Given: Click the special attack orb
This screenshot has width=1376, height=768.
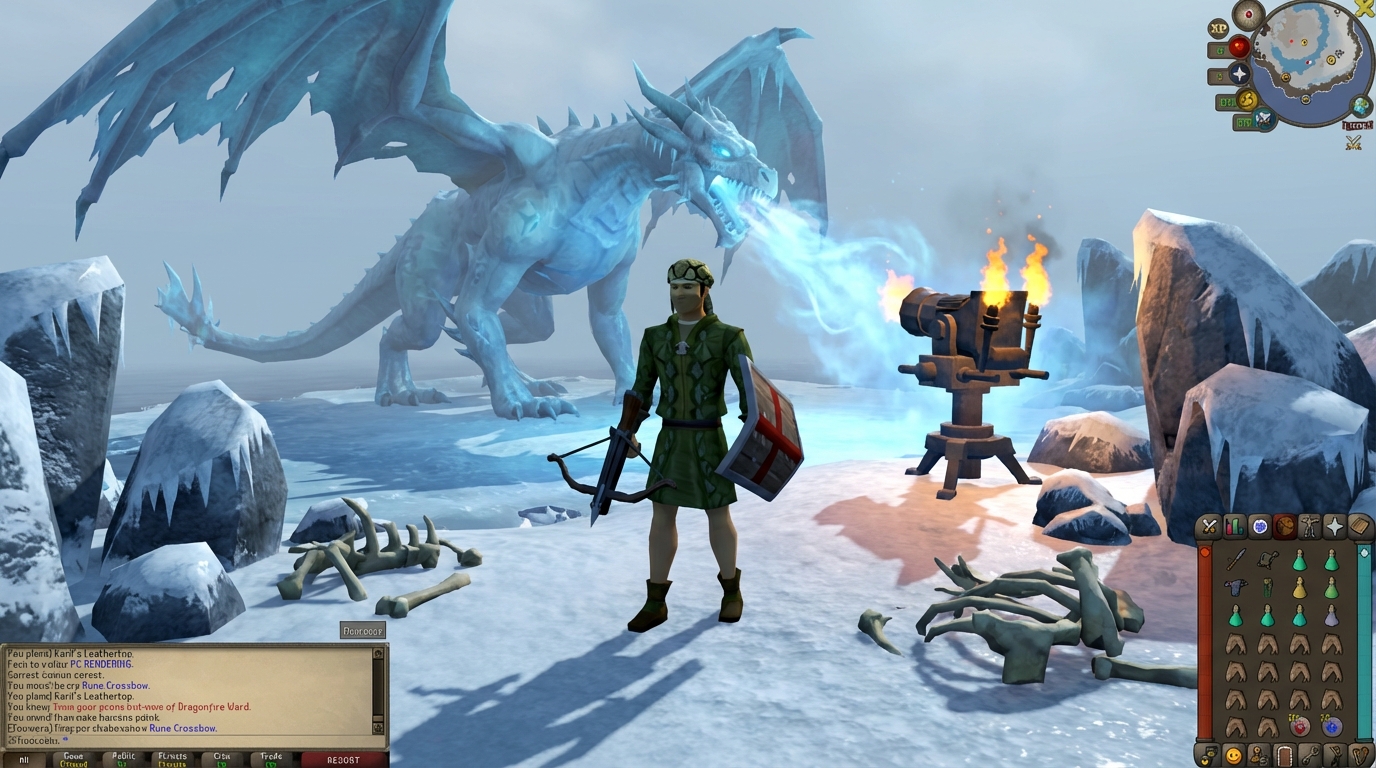Looking at the screenshot, I should click(x=1264, y=120).
